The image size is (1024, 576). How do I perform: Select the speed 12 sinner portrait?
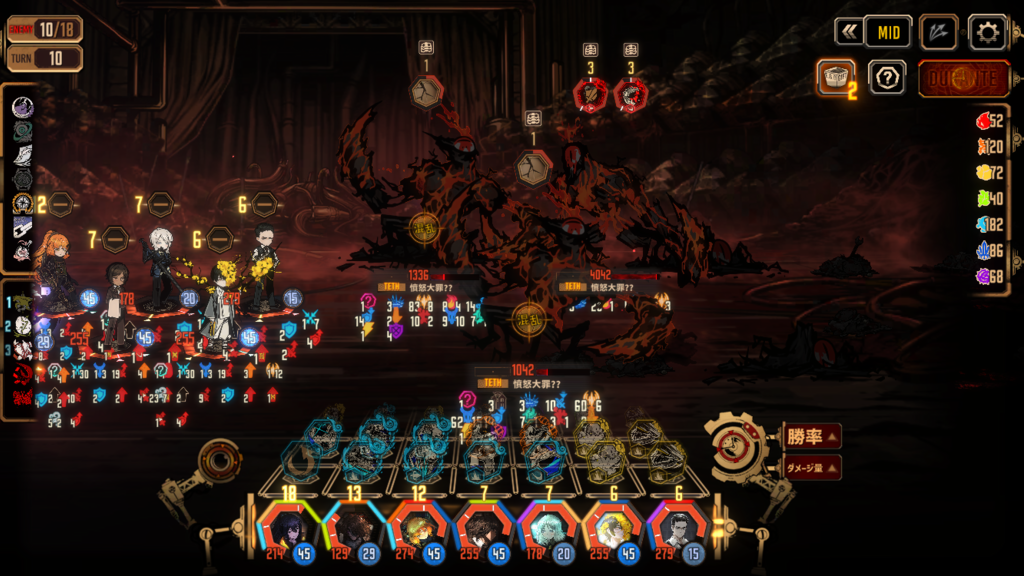418,525
